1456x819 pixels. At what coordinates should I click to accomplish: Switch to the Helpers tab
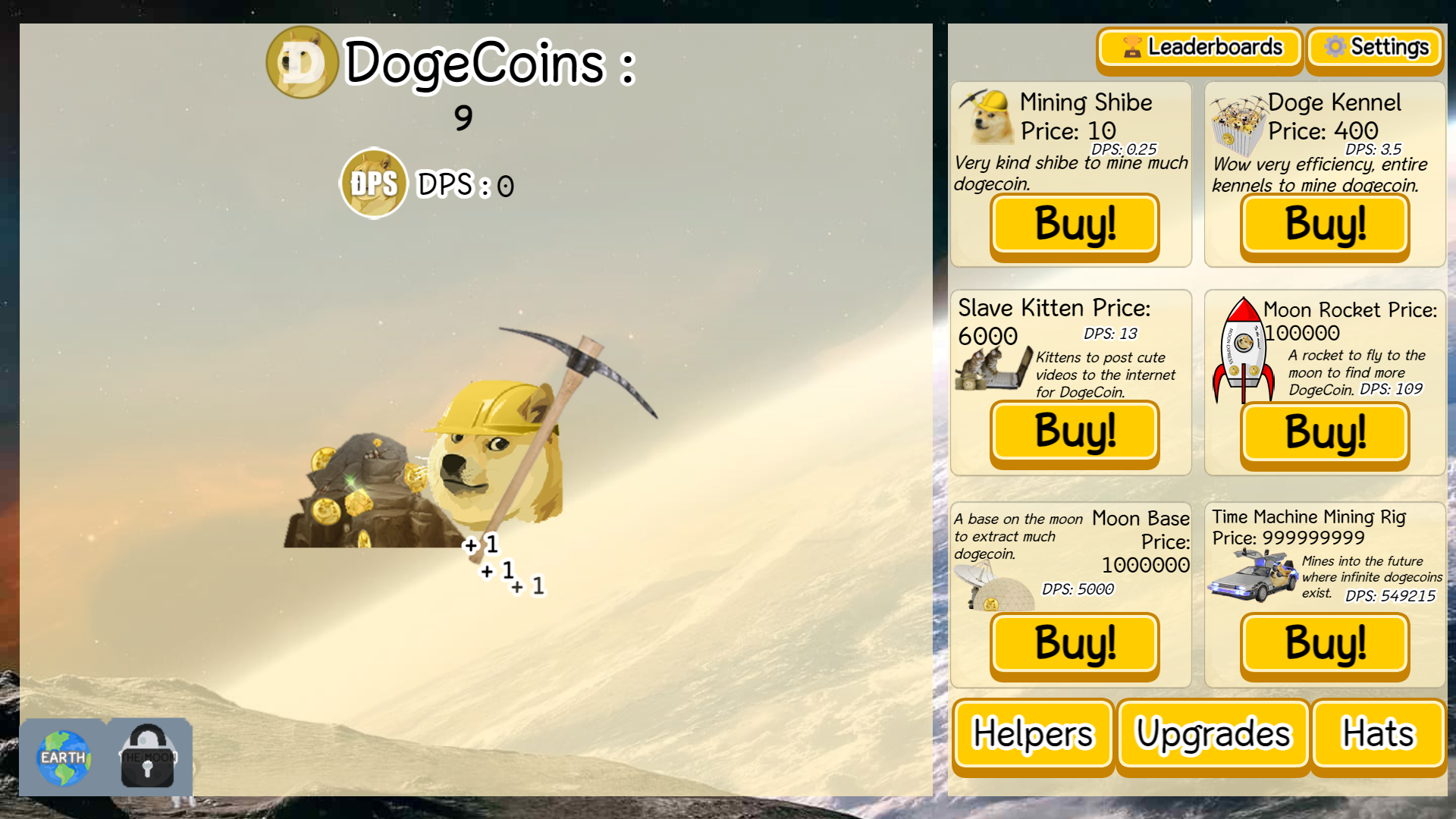pos(1032,733)
